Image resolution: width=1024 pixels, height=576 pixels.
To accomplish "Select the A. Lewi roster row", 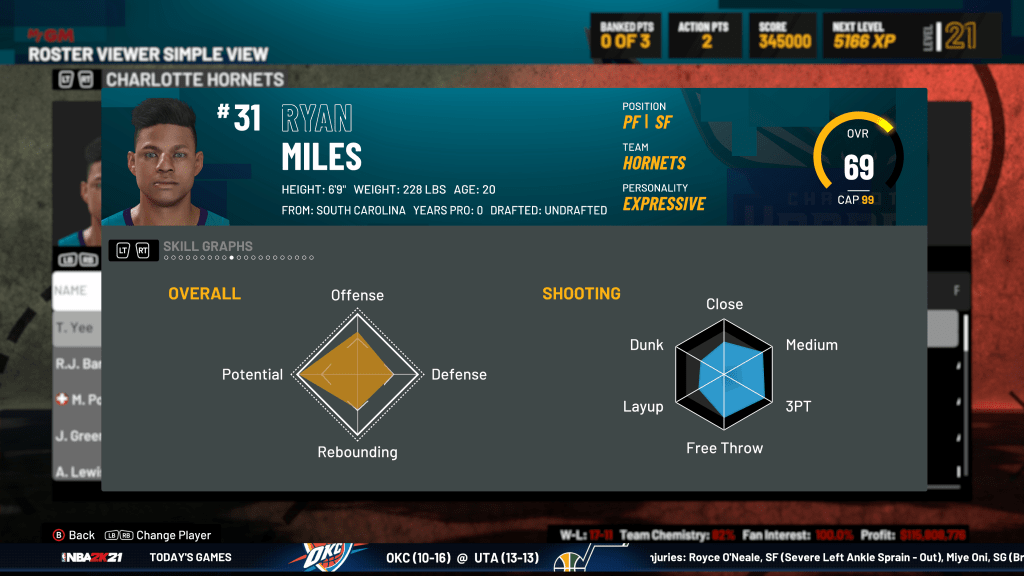I will (78, 472).
